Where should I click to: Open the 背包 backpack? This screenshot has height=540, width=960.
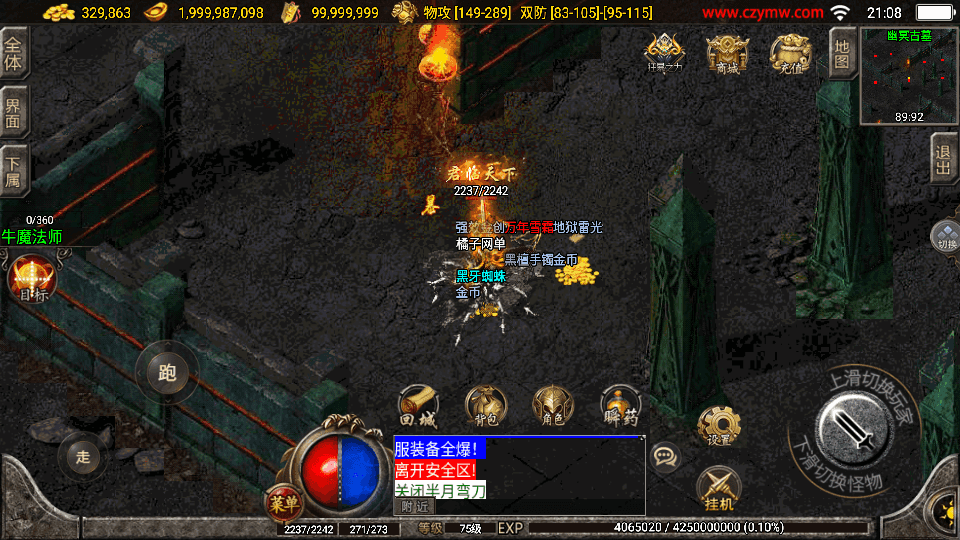tap(485, 407)
